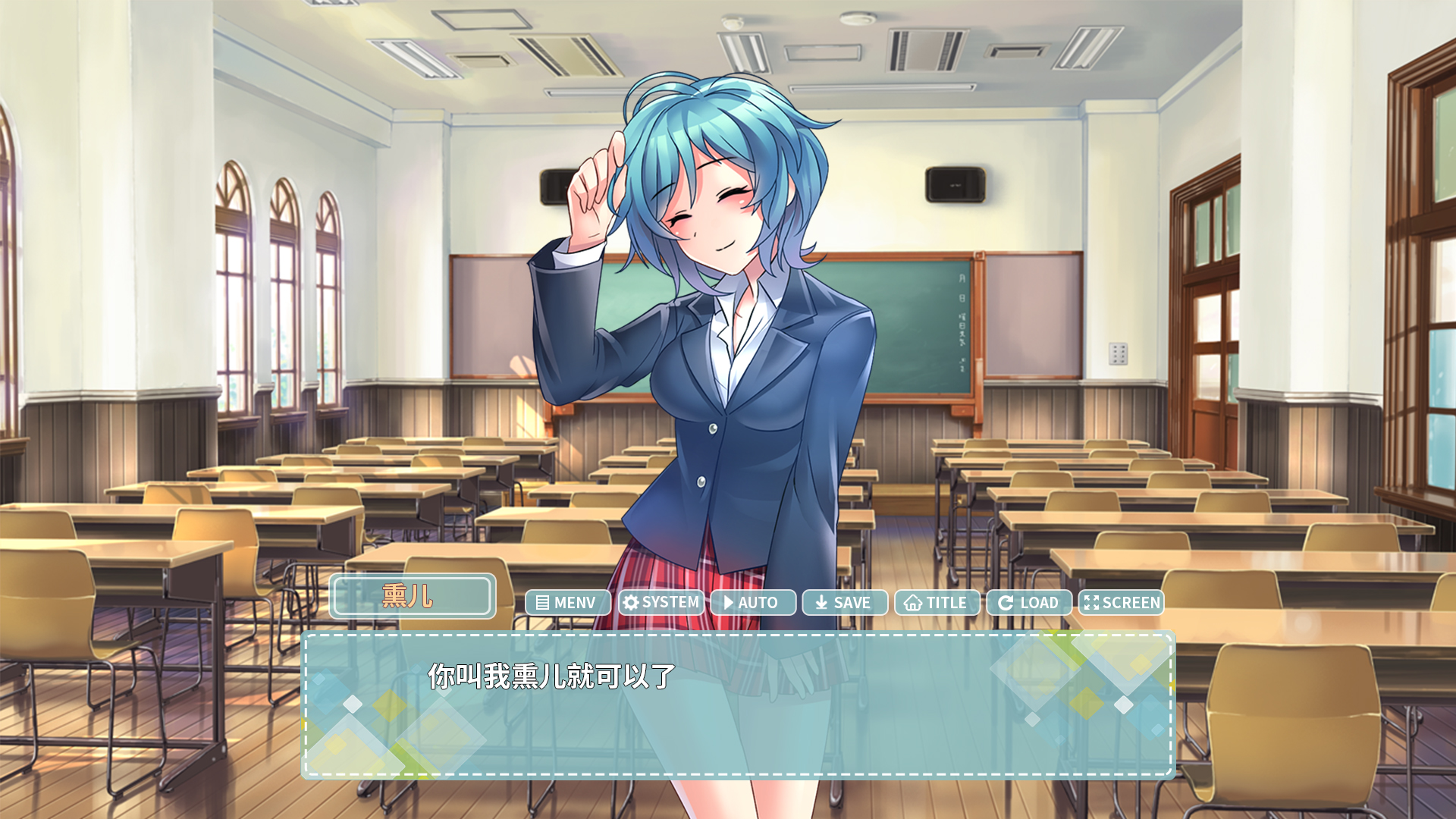
Task: Enable automatic text playback with AUTO
Action: (753, 603)
